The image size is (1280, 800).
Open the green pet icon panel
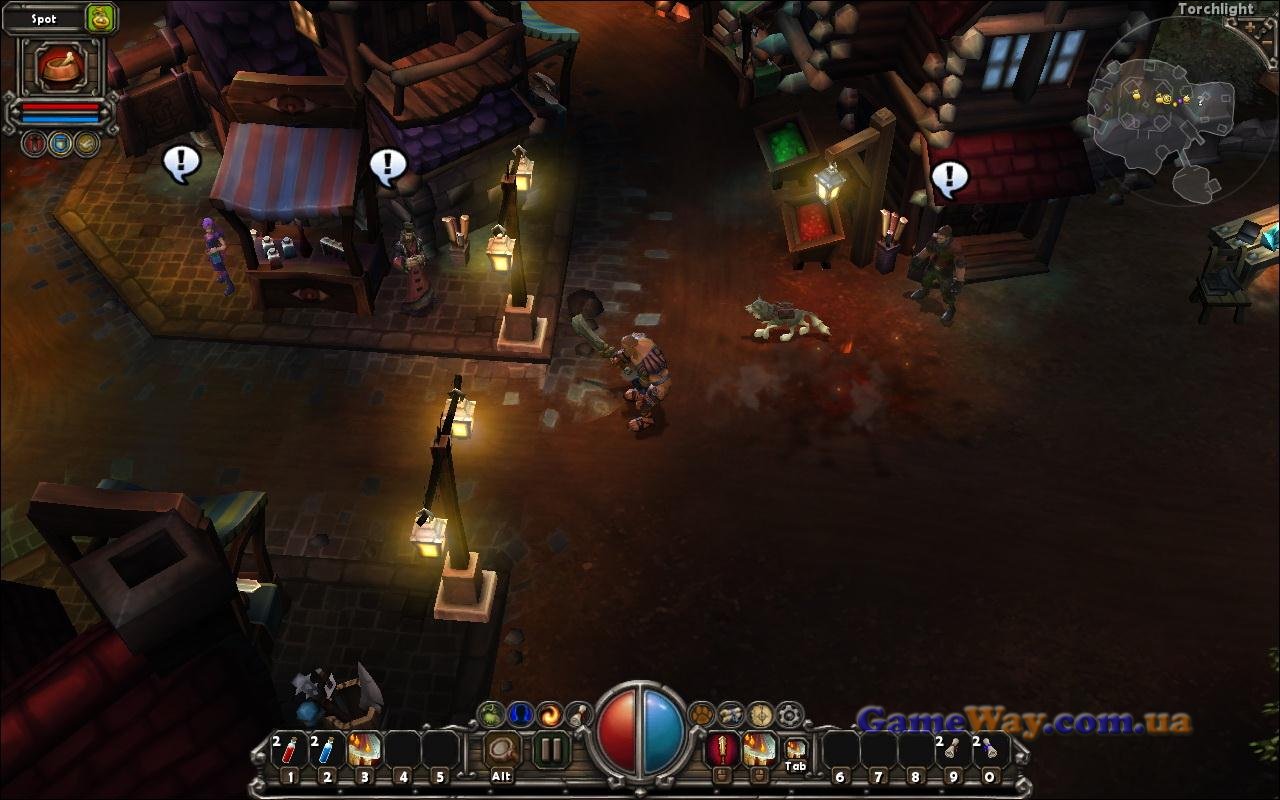pyautogui.click(x=490, y=714)
